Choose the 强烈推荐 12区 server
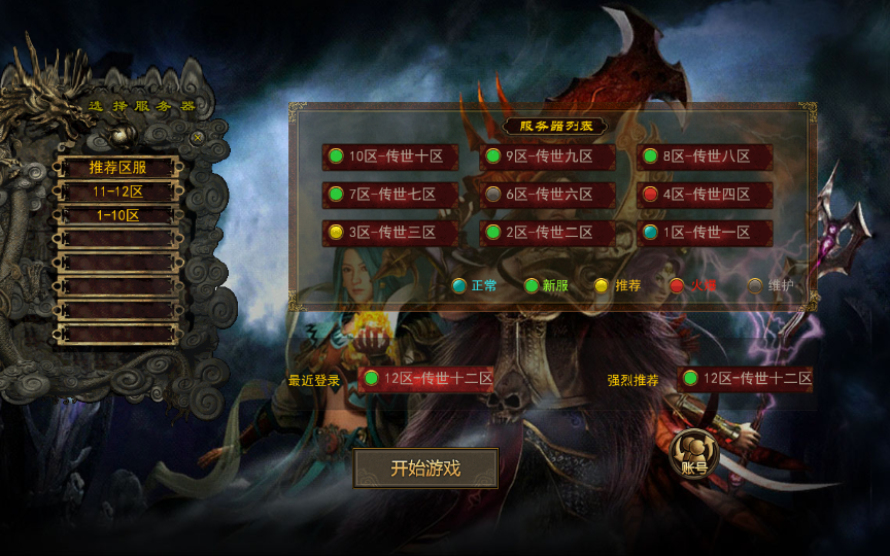 pos(746,379)
